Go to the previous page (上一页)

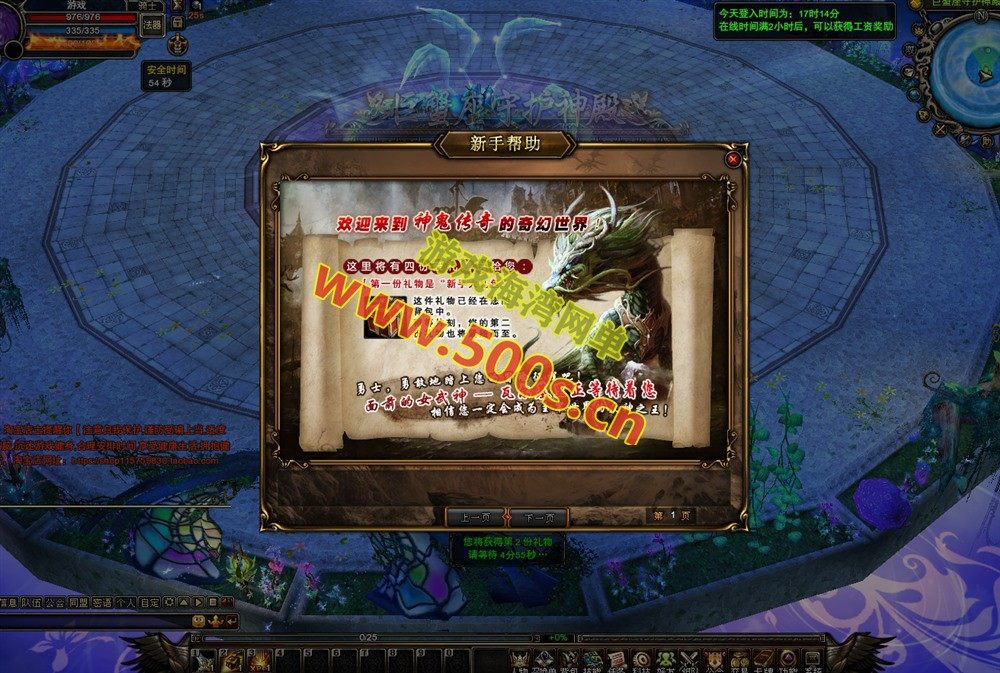coord(474,517)
